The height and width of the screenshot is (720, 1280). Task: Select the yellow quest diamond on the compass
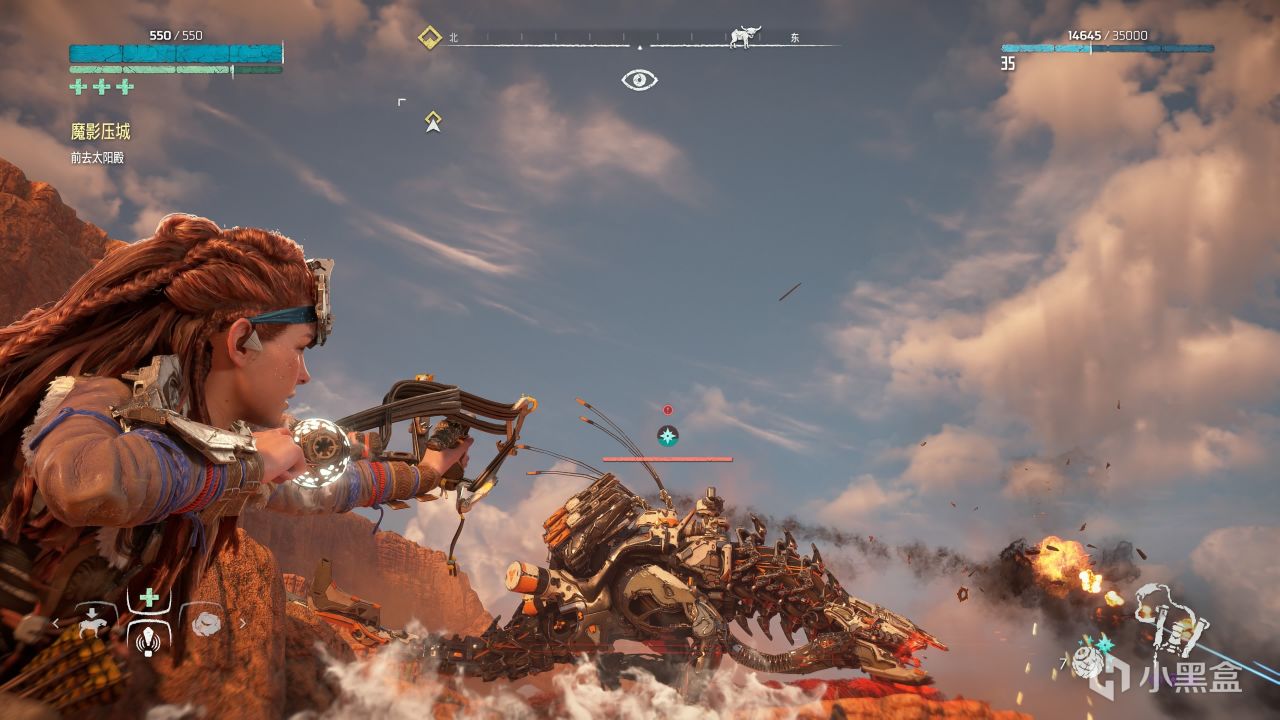click(x=430, y=38)
